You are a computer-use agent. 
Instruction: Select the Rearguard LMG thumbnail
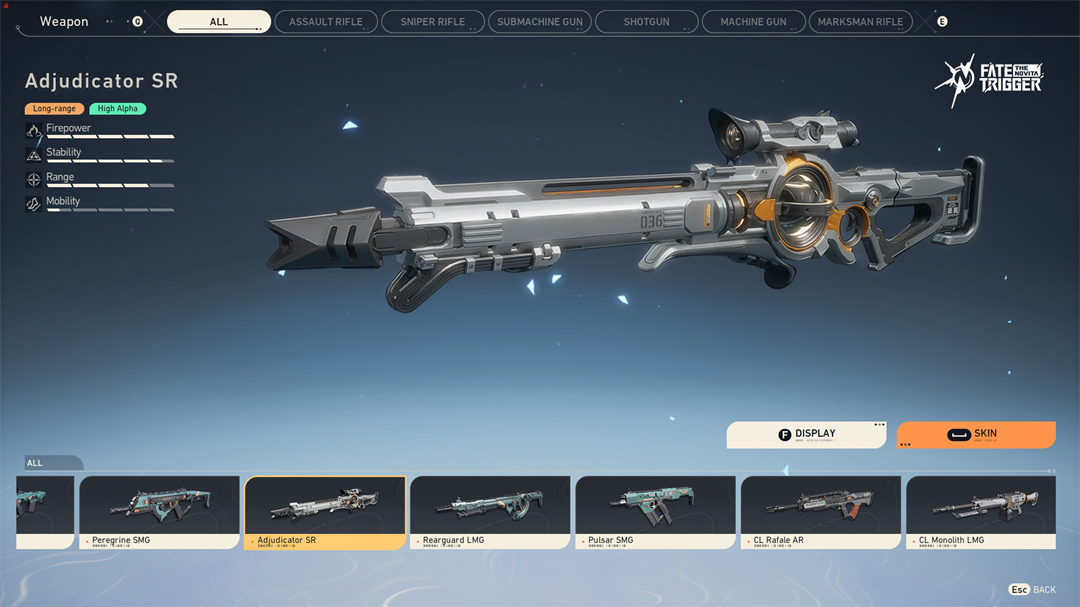[x=490, y=511]
